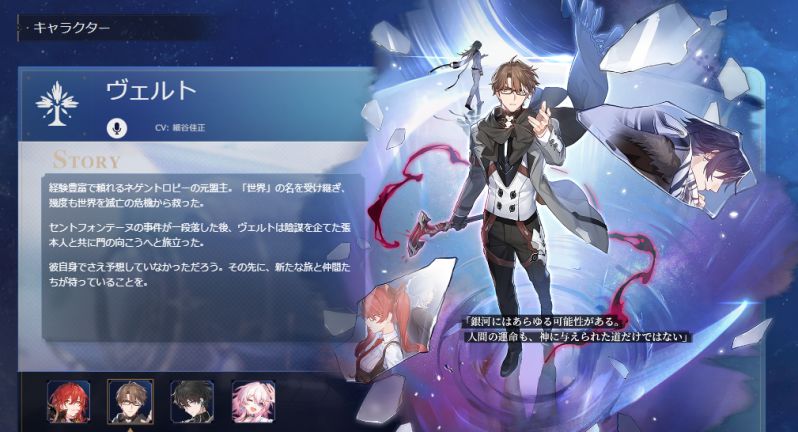Screen dimensions: 798x432
Task: Select the red-haired Himeko portrait
Action: click(x=67, y=399)
